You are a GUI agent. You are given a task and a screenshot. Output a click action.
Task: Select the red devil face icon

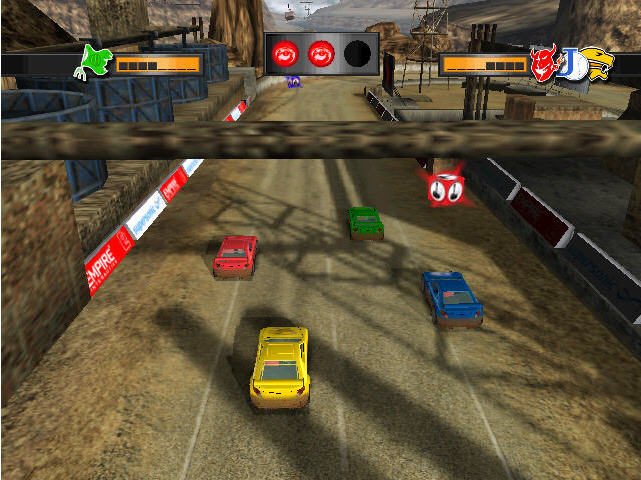(544, 63)
